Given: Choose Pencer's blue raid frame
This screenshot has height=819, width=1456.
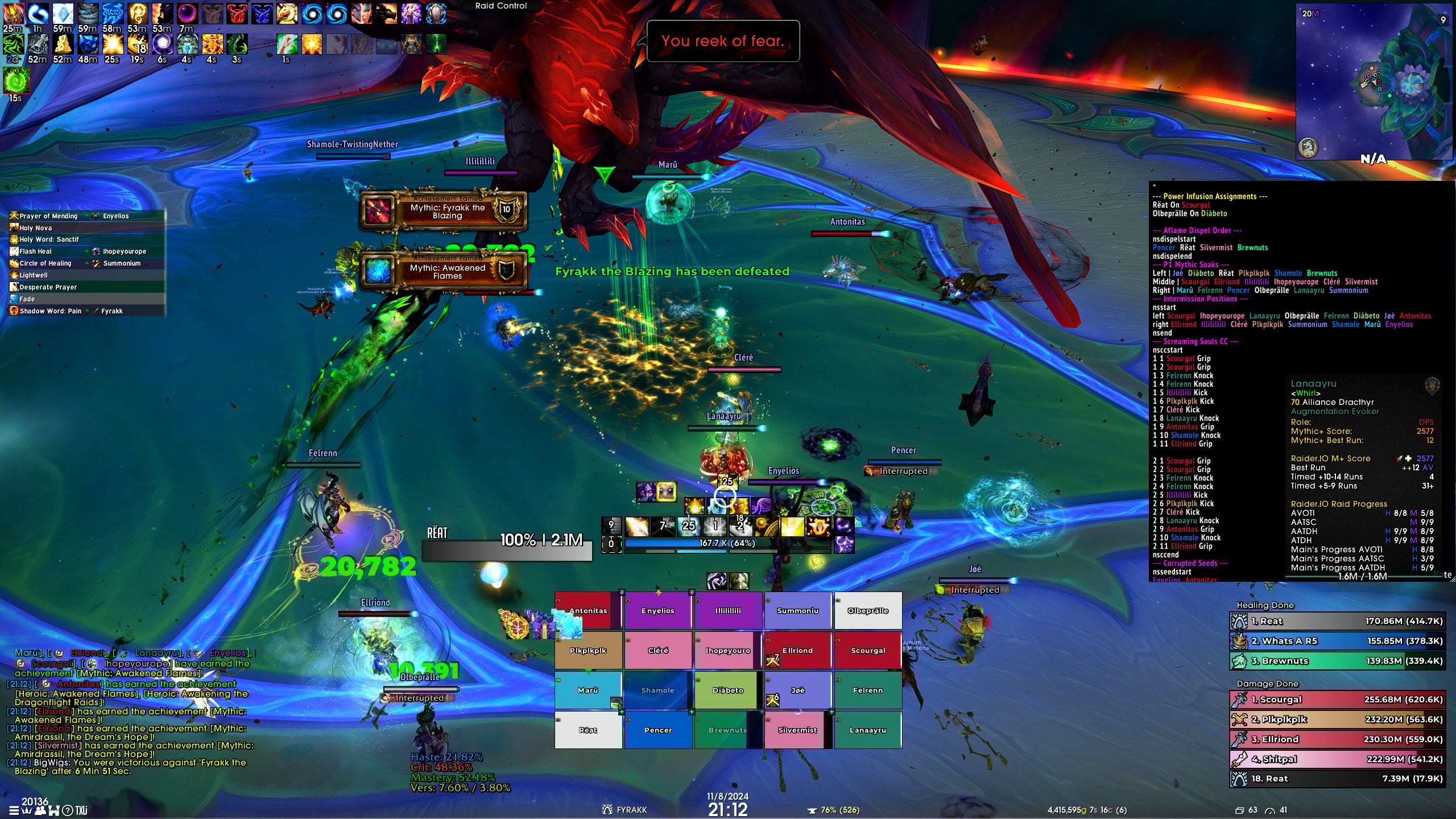Looking at the screenshot, I should click(x=658, y=730).
